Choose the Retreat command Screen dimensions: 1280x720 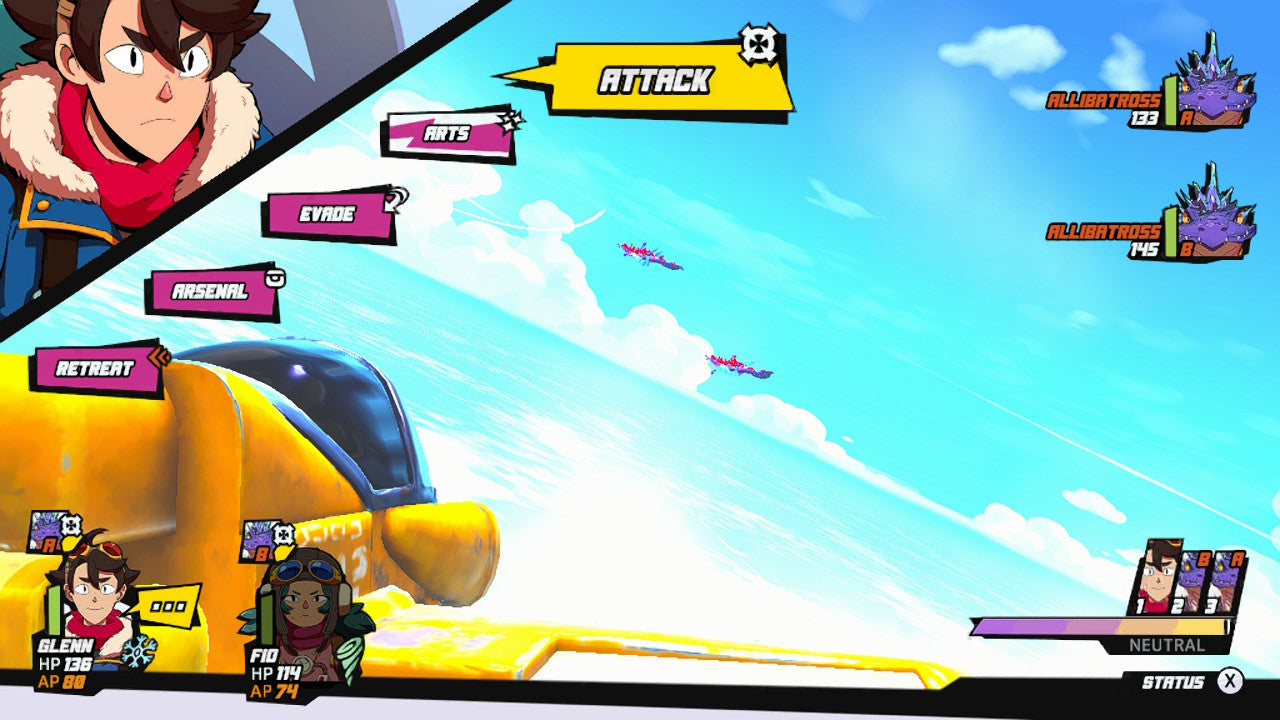(92, 368)
